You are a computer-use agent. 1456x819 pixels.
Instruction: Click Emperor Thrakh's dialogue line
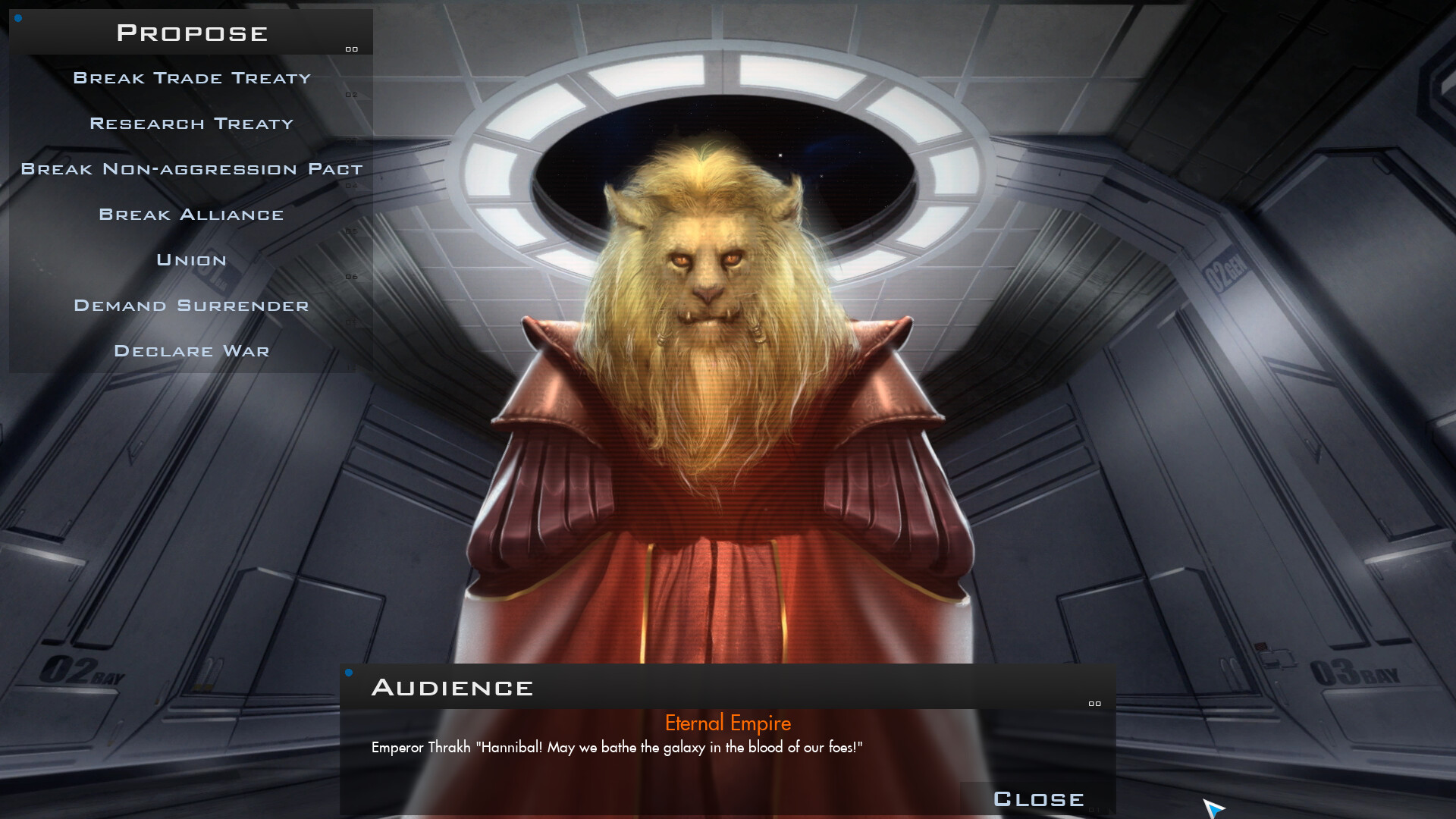click(617, 747)
